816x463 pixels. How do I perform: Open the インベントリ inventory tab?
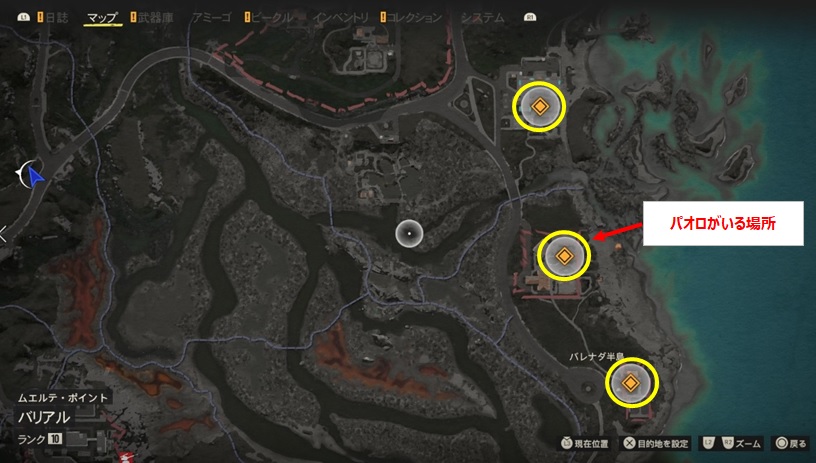pyautogui.click(x=341, y=17)
